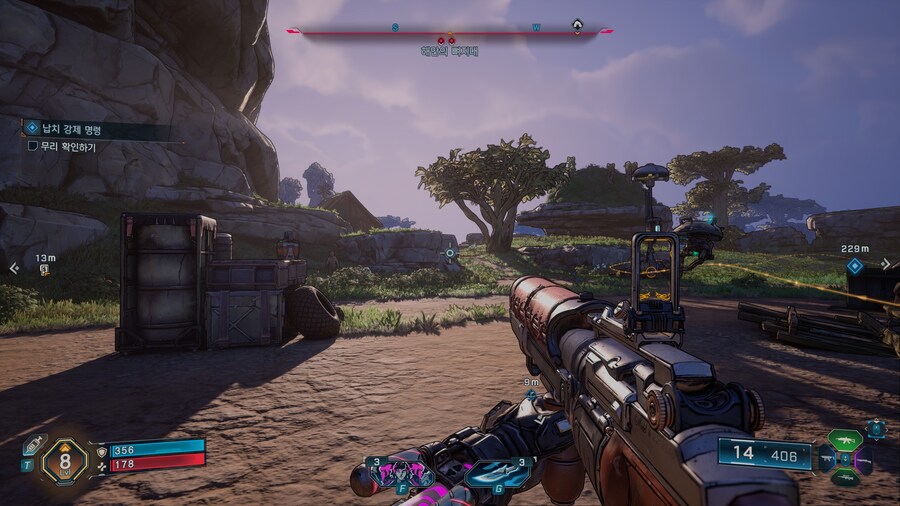The height and width of the screenshot is (506, 900).
Task: Click the compass bar at the top
Action: click(x=450, y=31)
